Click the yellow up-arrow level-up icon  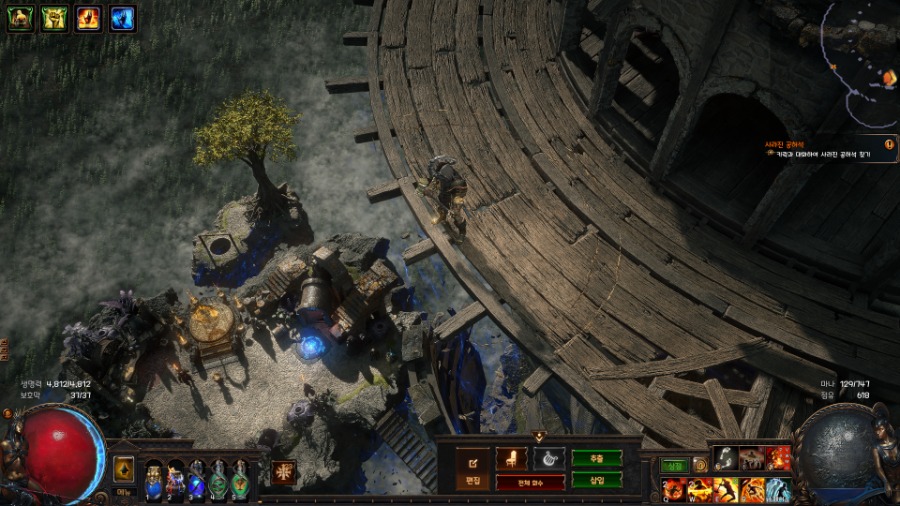124,469
